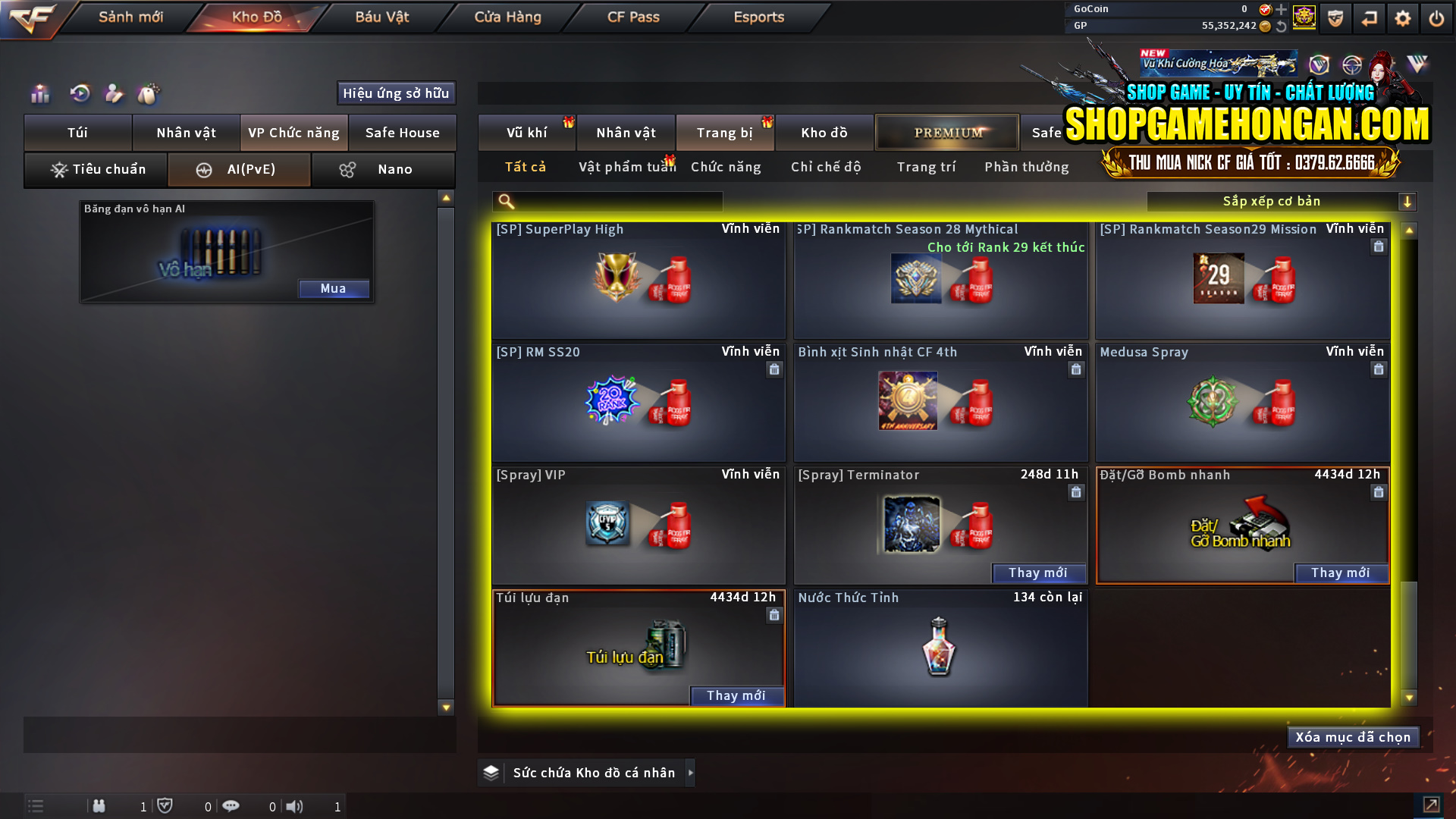1456x819 pixels.
Task: Click the dog tag icon in the left toolbar
Action: [x=149, y=94]
